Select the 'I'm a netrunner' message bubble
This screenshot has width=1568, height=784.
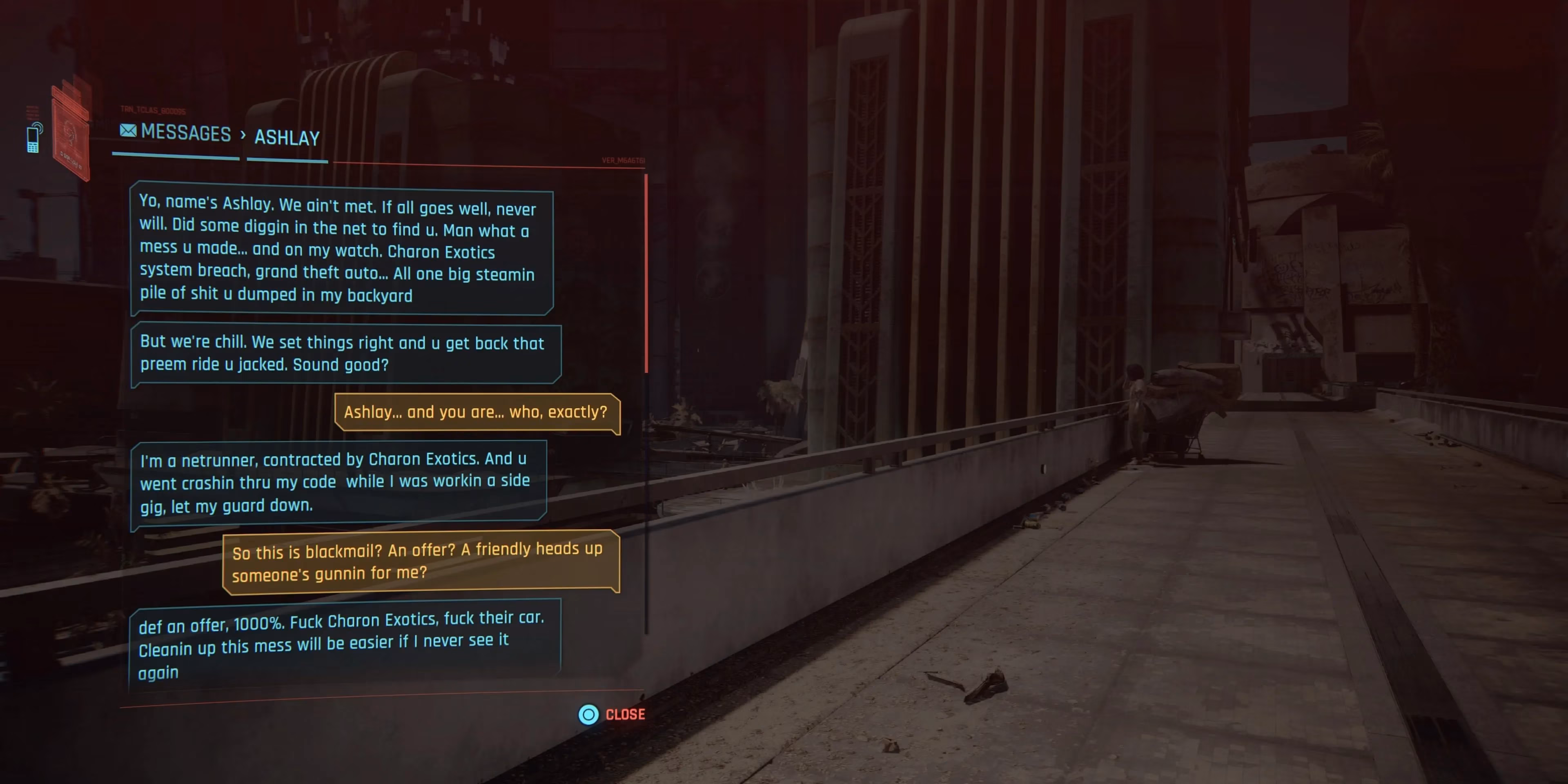click(x=339, y=482)
